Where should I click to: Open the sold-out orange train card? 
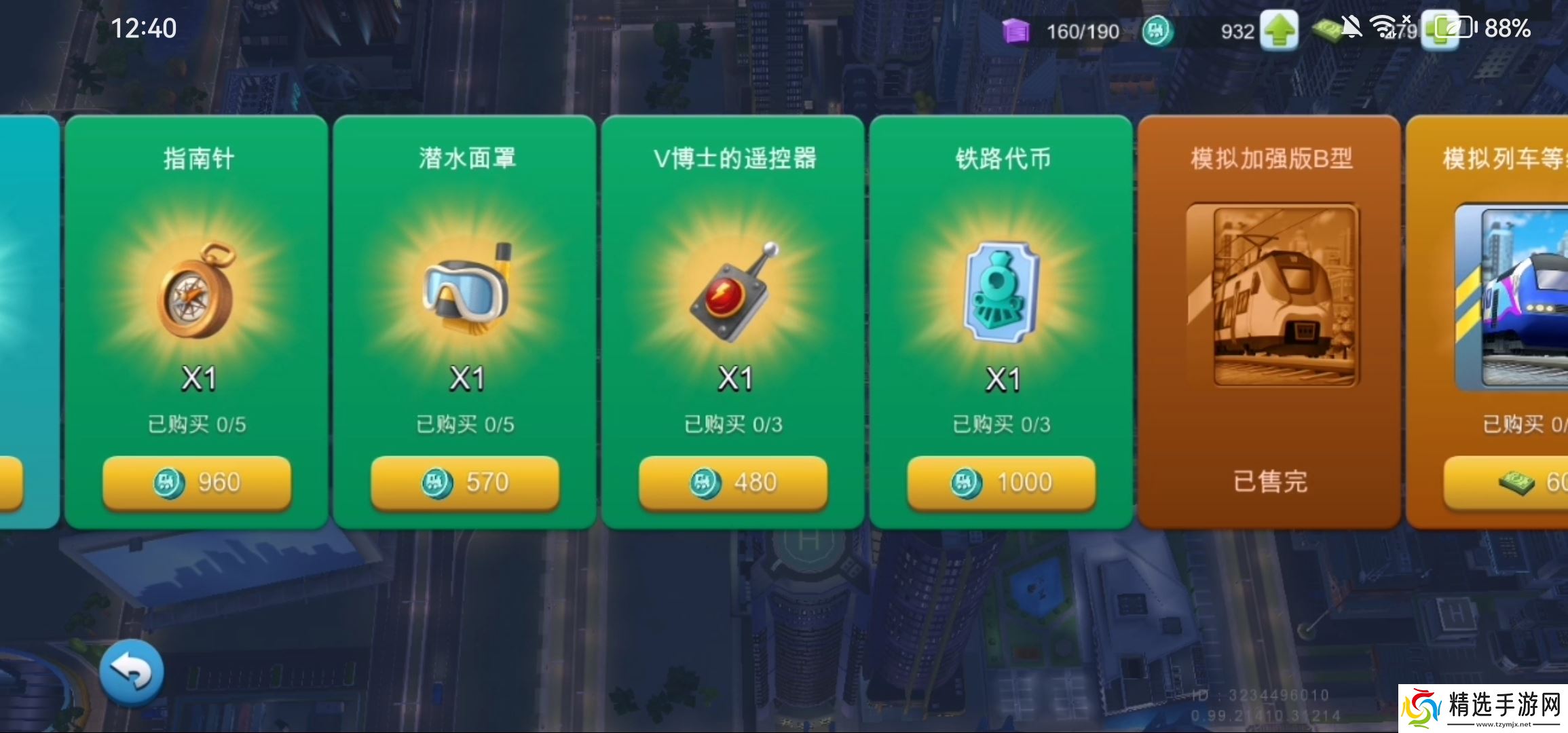click(x=1271, y=295)
